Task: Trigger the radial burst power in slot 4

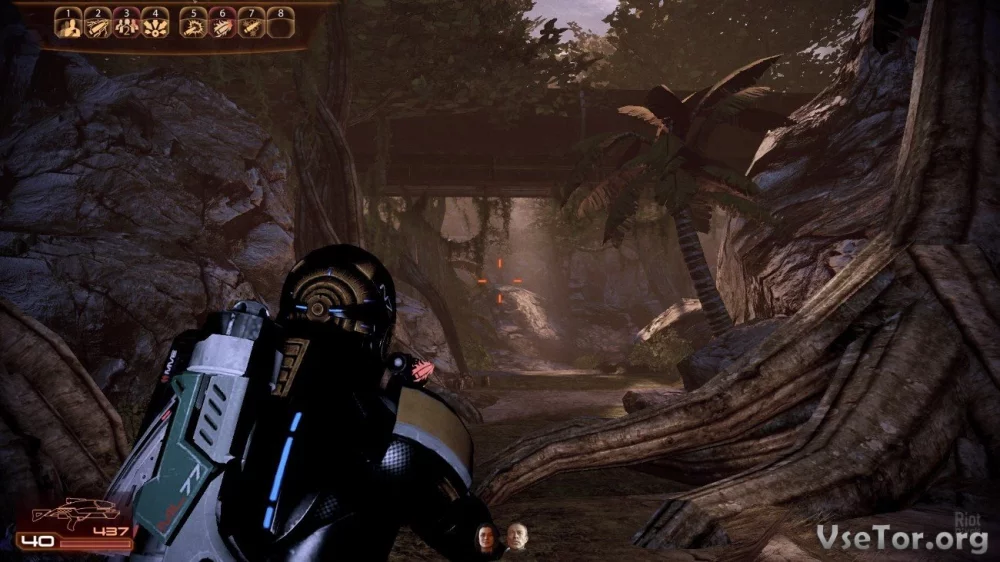Action: (155, 25)
